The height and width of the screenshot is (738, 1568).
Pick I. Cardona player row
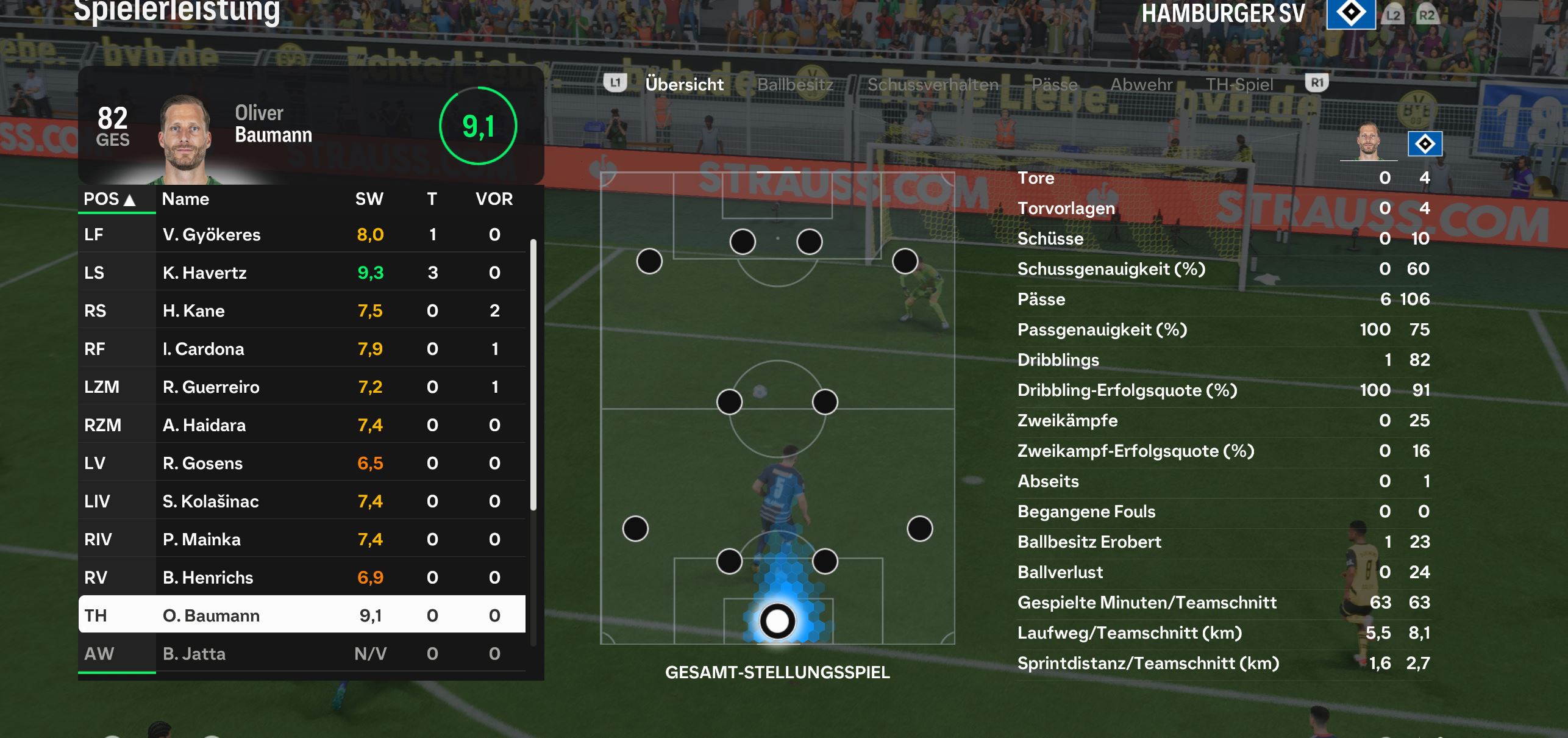302,349
